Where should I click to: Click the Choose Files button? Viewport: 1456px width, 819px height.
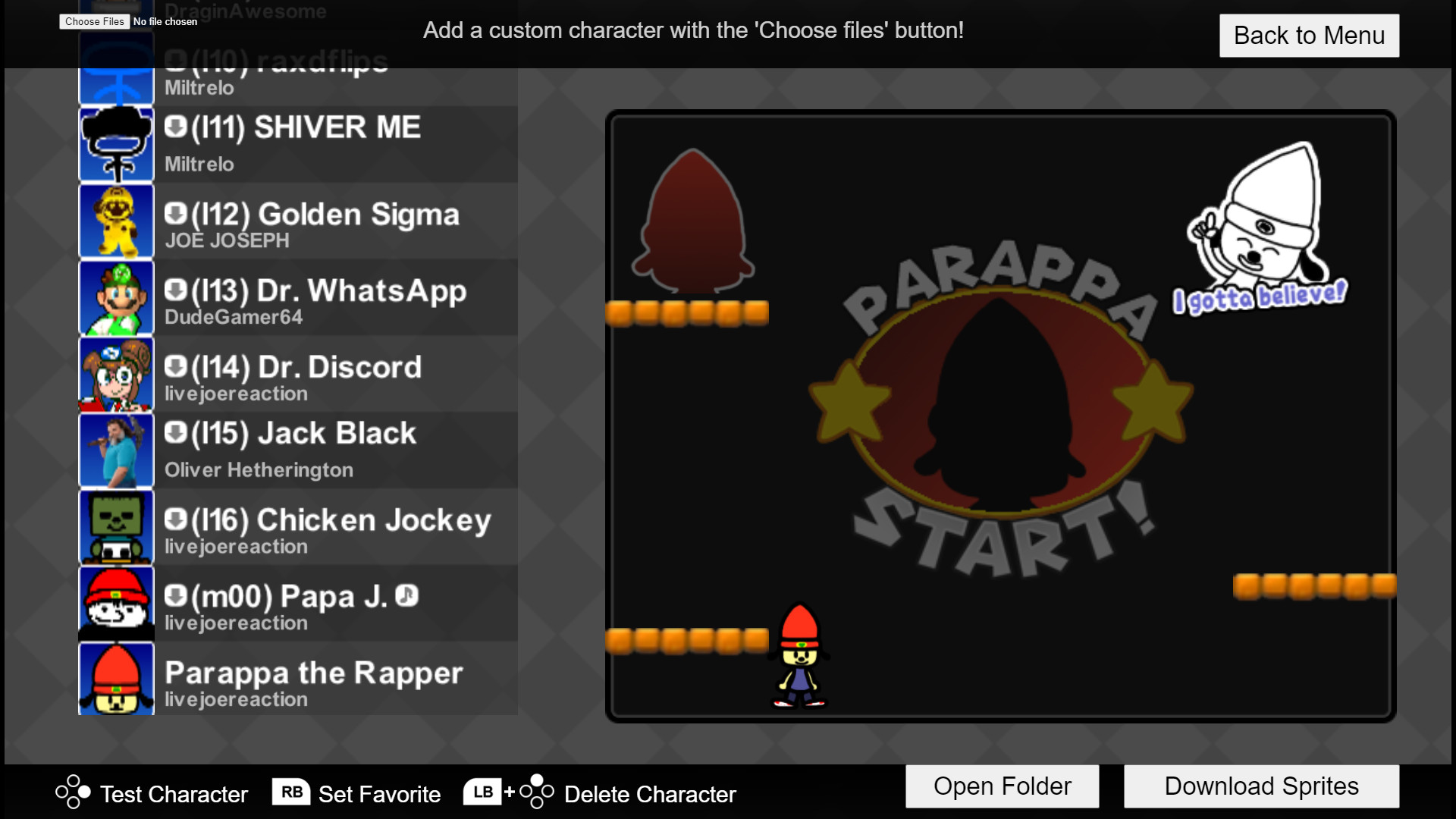coord(93,21)
